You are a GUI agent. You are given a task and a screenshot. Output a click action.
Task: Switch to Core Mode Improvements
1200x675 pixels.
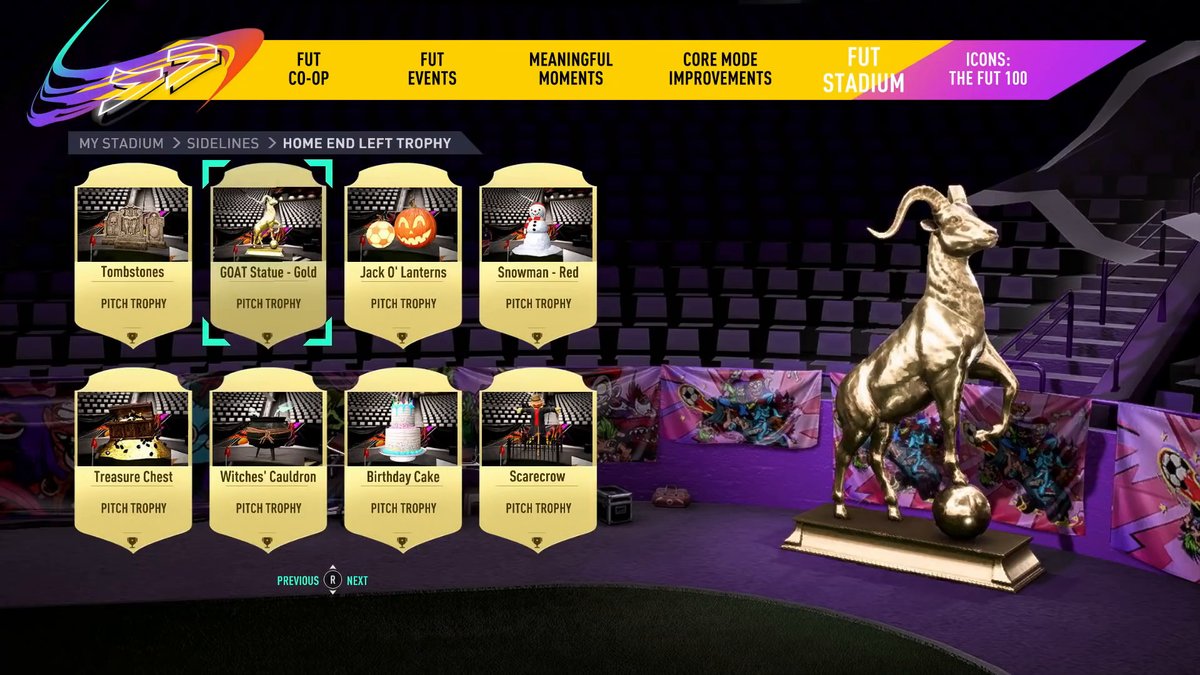tap(720, 69)
